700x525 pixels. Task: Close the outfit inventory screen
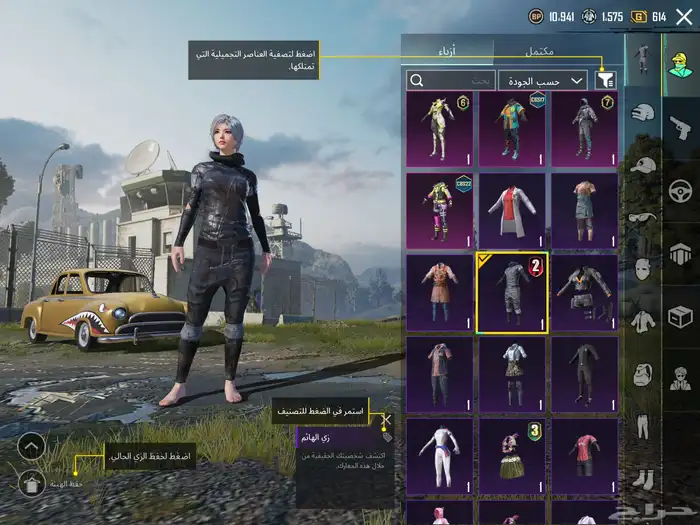(684, 16)
